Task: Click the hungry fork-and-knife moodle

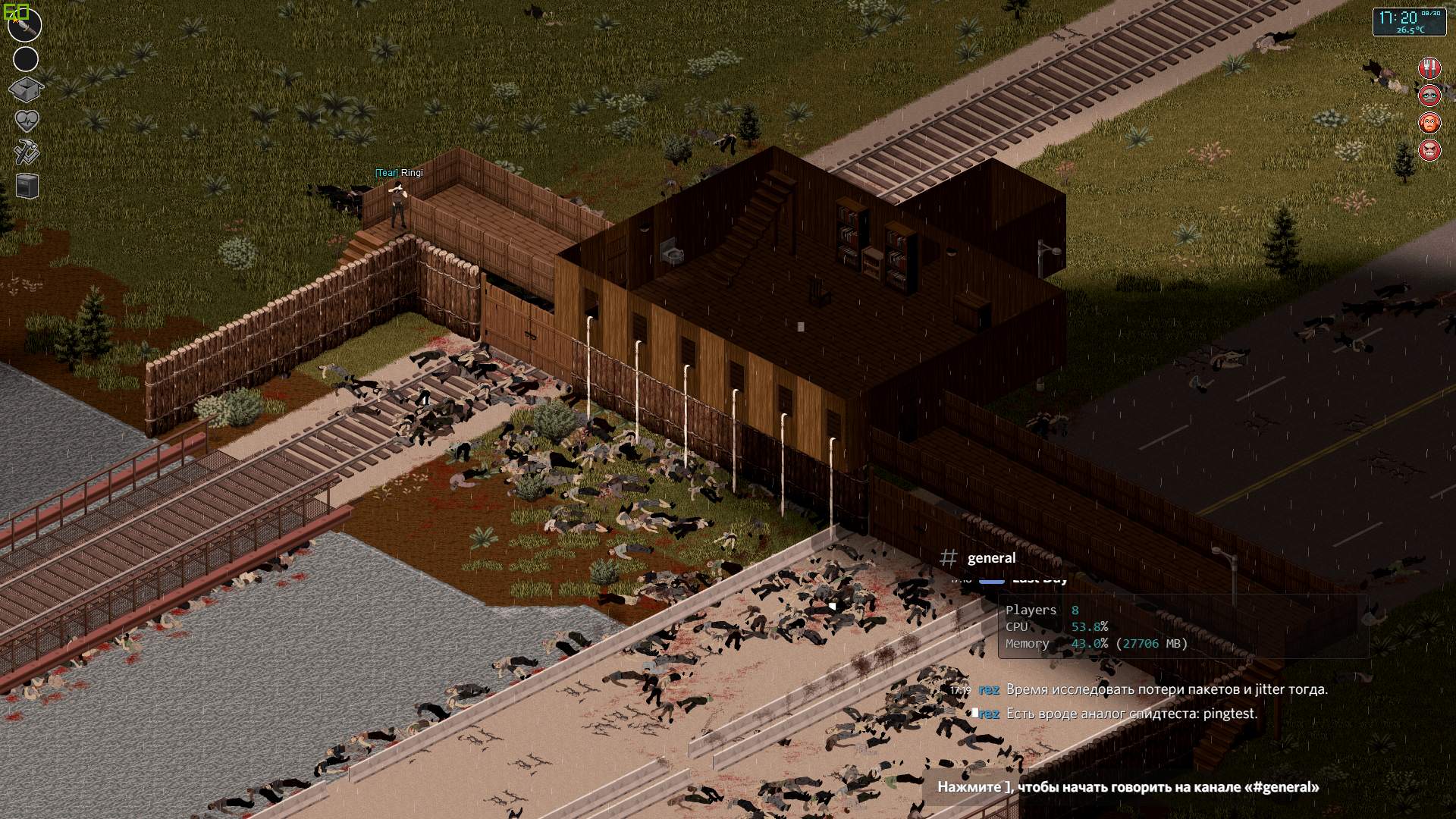Action: 1430,68
